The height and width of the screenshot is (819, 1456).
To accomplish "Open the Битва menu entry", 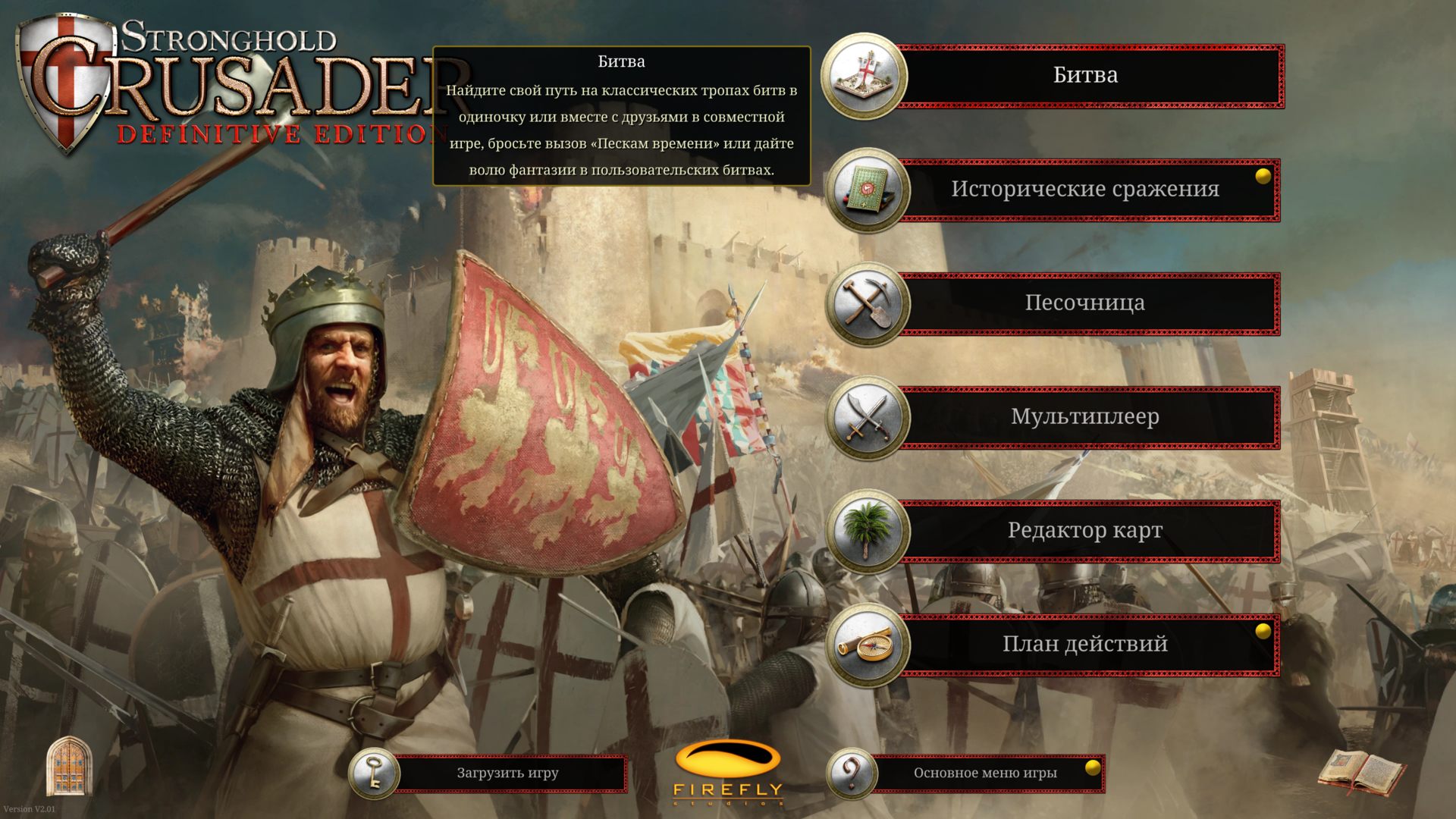I will [1084, 76].
